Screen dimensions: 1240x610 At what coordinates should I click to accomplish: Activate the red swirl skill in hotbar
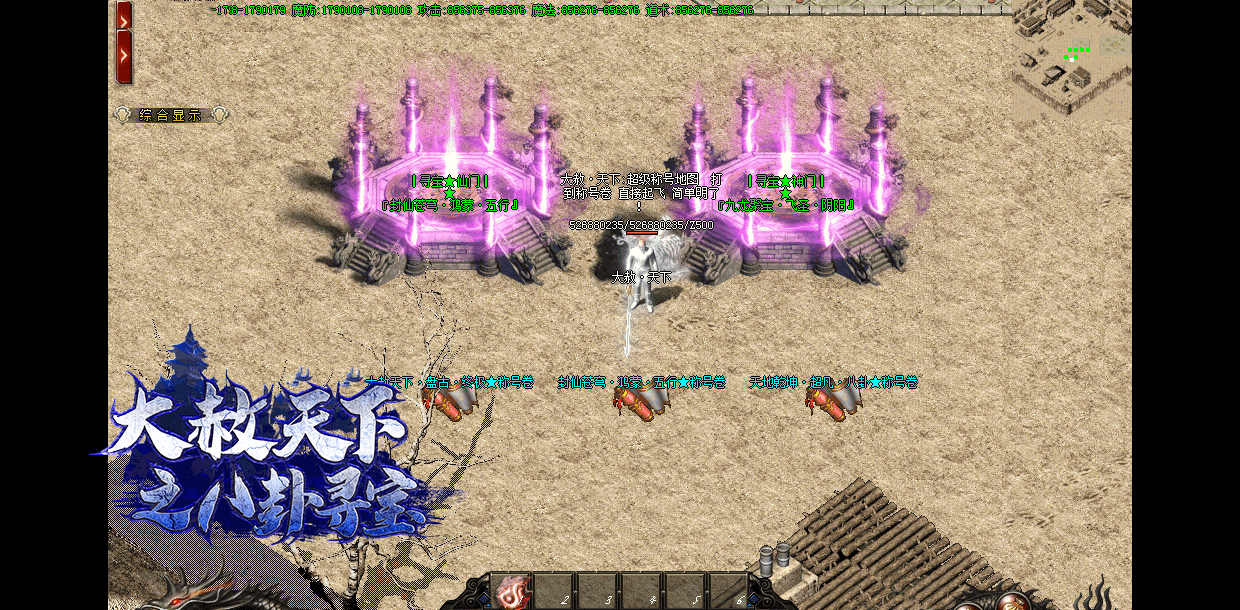tap(512, 593)
